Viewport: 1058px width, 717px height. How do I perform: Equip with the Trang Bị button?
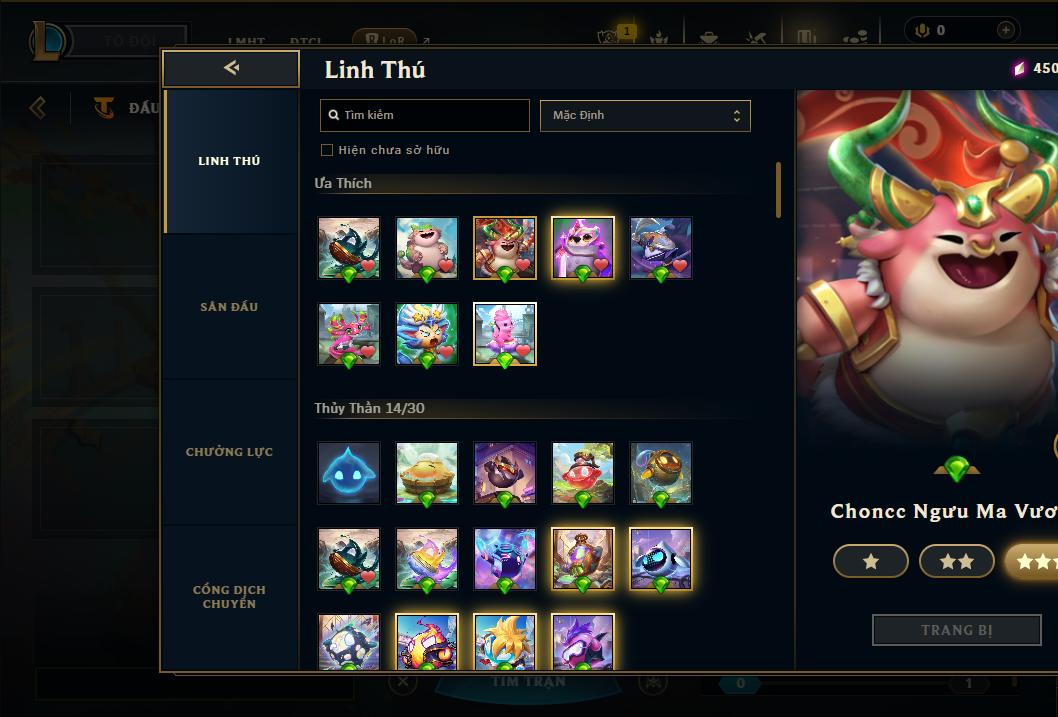coord(956,630)
